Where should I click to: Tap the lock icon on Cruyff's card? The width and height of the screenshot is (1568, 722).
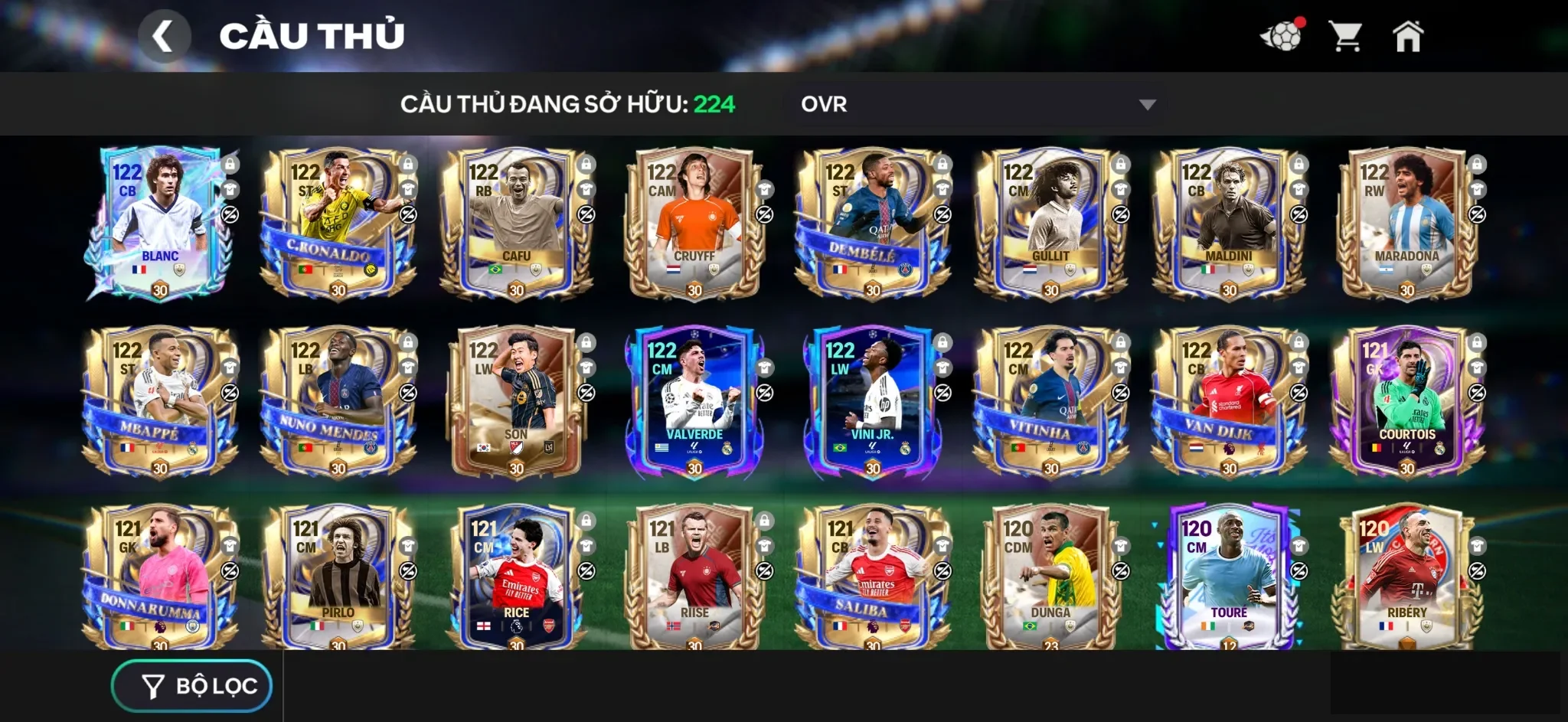click(x=763, y=165)
